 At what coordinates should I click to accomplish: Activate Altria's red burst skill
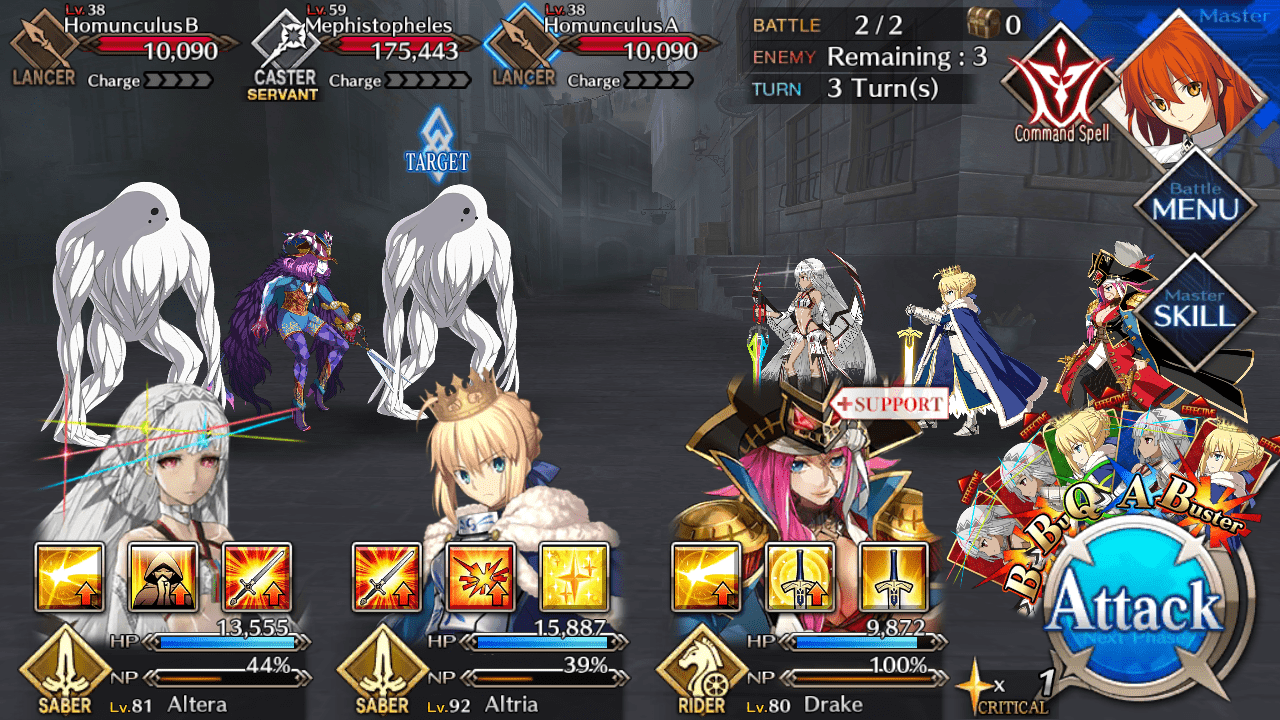pos(481,577)
